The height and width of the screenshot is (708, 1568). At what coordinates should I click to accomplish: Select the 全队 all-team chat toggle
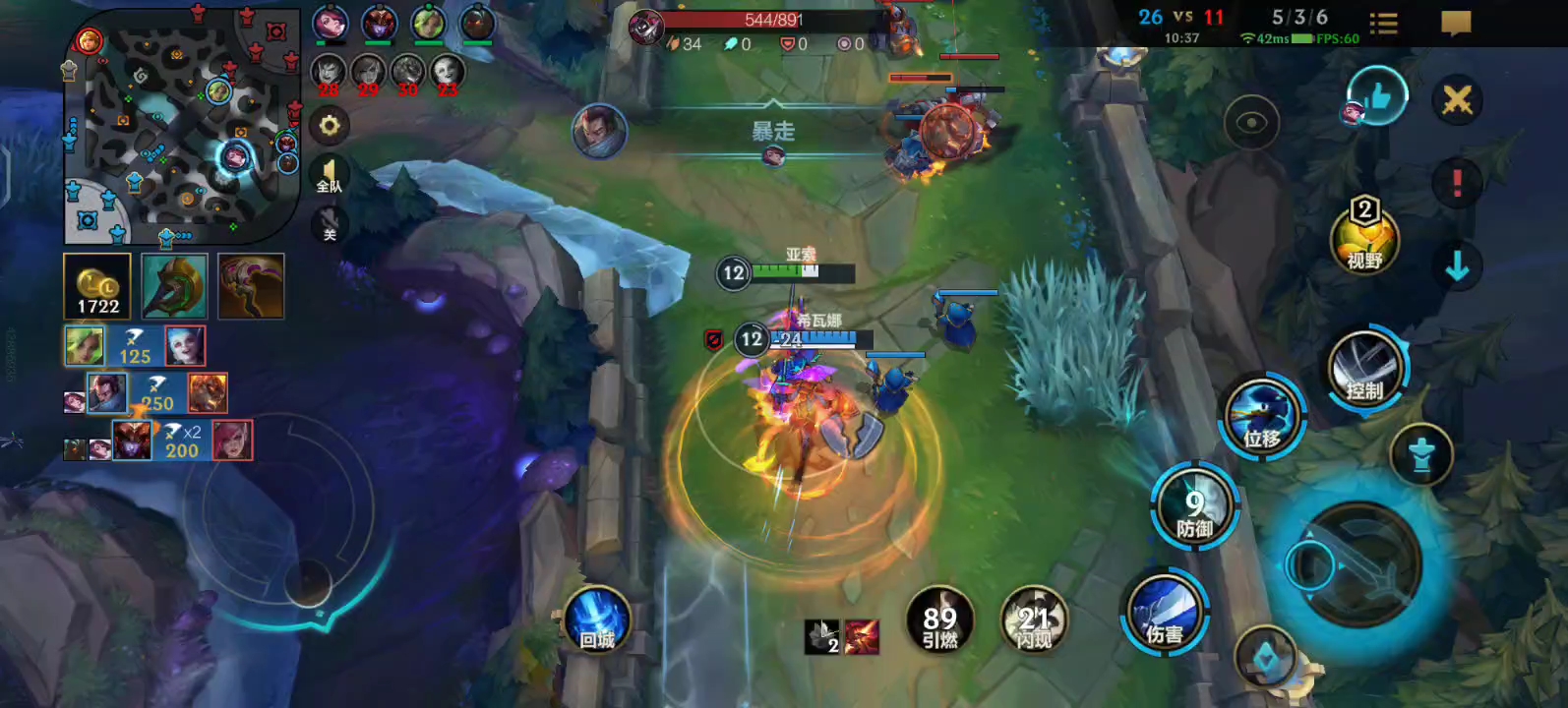[x=330, y=176]
